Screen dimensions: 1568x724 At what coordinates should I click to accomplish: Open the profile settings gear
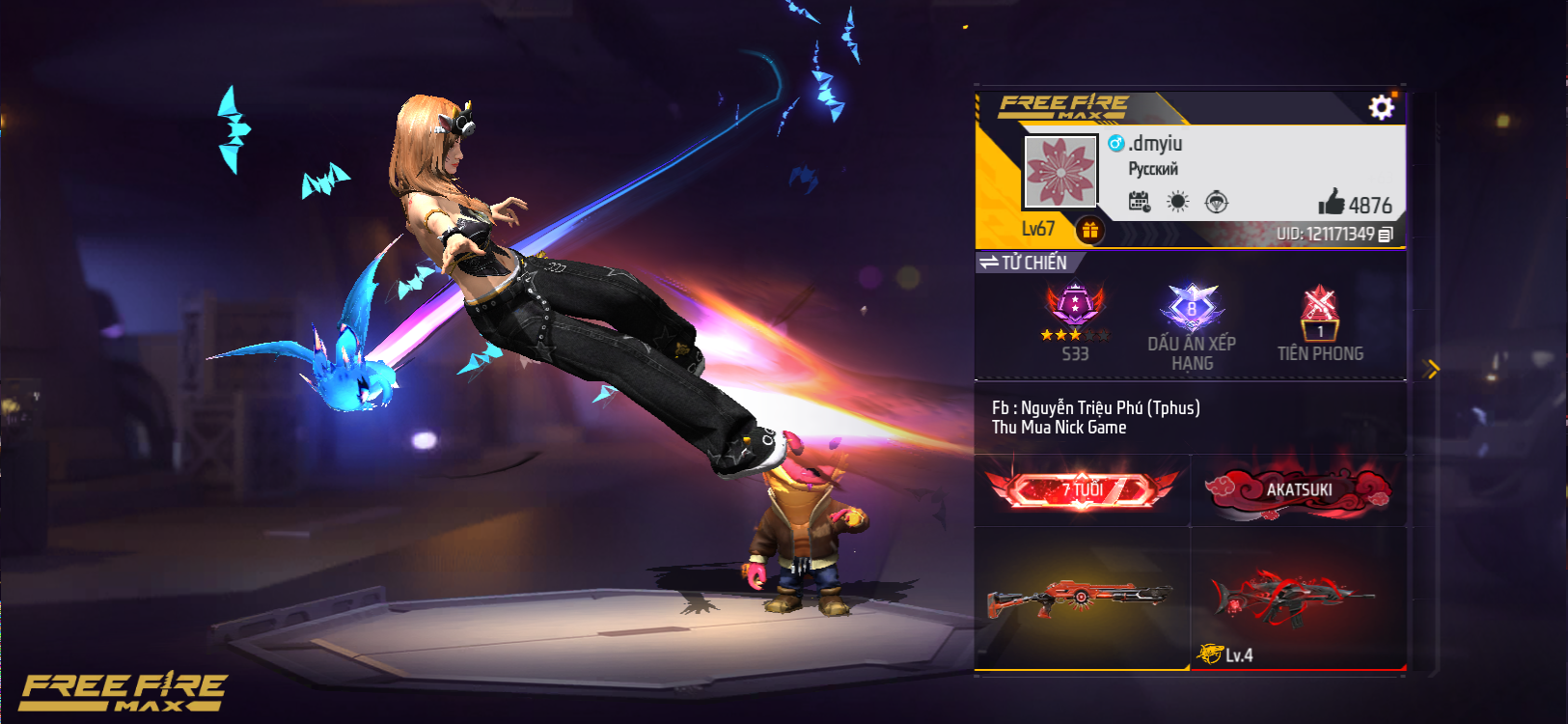pos(1381,107)
